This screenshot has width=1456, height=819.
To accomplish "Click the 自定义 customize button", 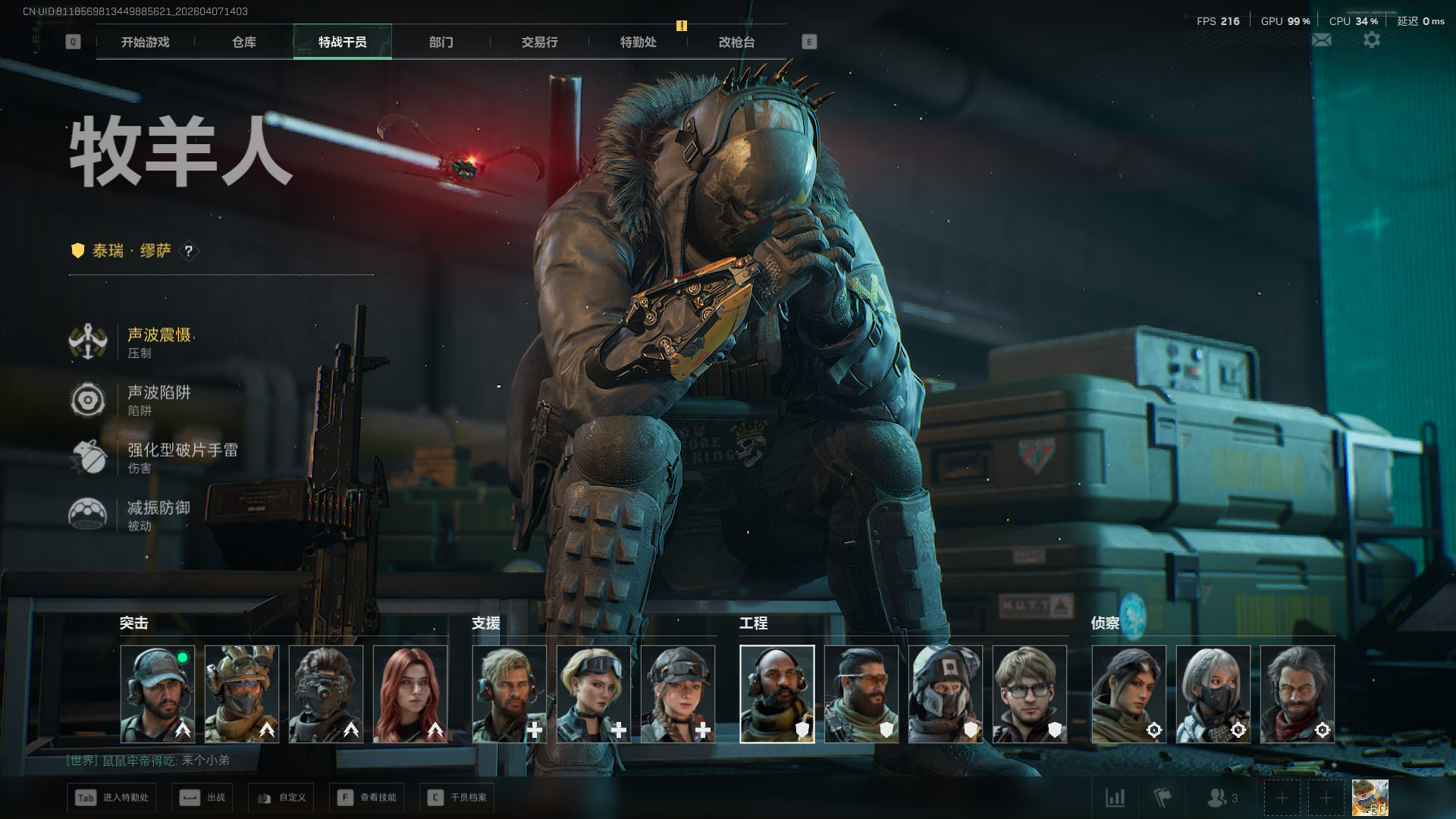I will [x=281, y=798].
